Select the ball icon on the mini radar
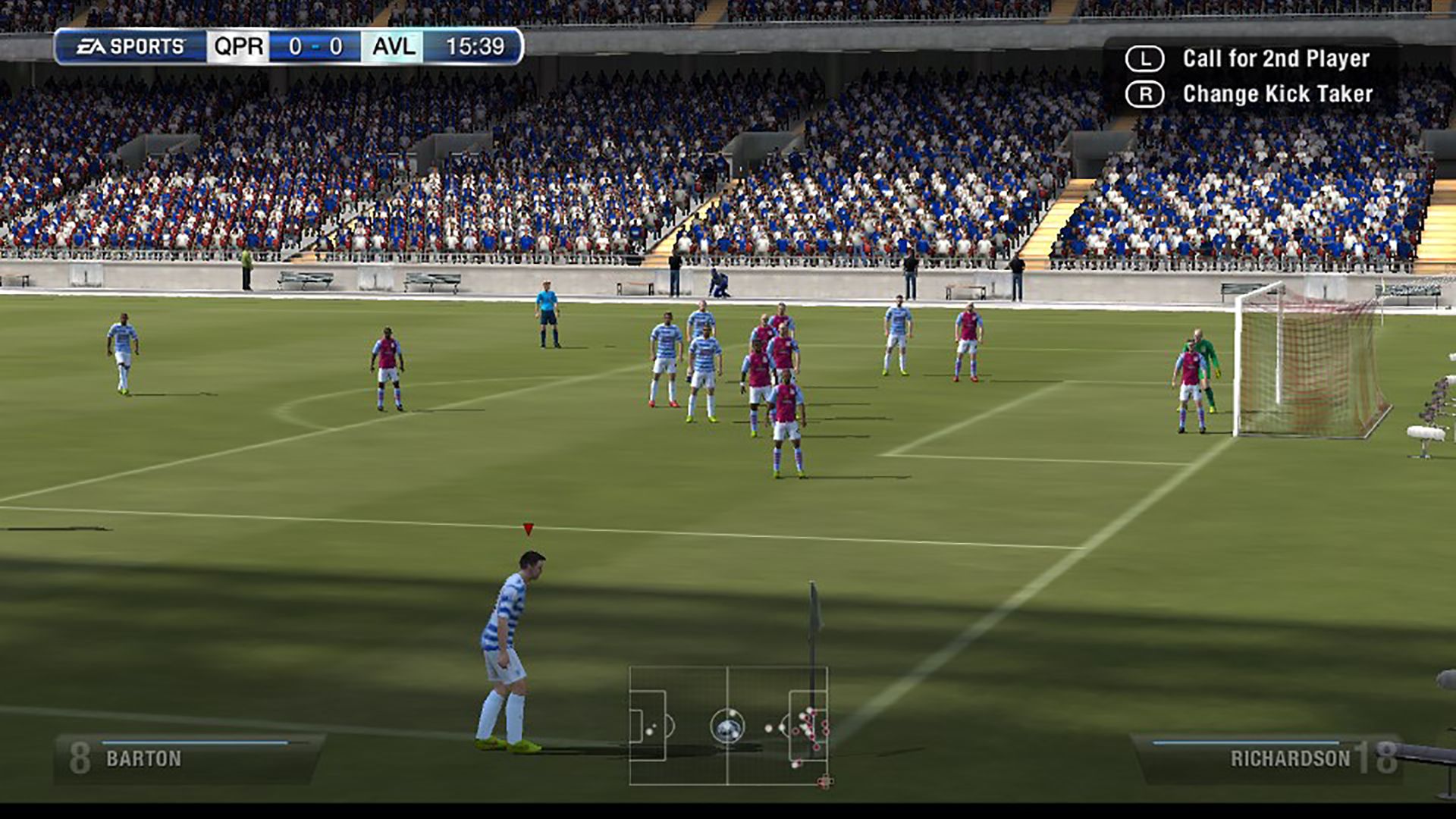 click(728, 730)
